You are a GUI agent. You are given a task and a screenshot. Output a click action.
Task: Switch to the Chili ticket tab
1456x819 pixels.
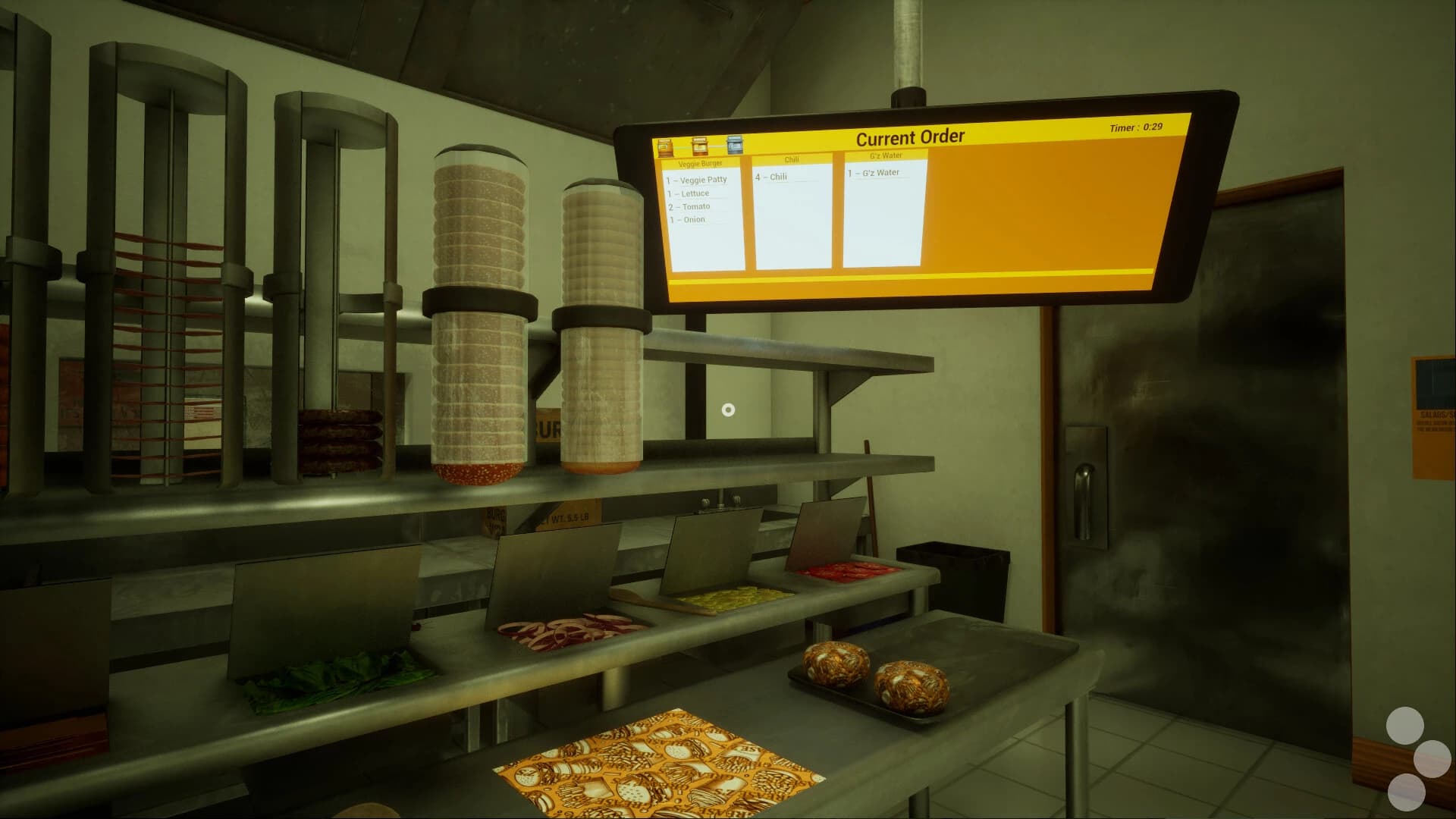tap(792, 158)
